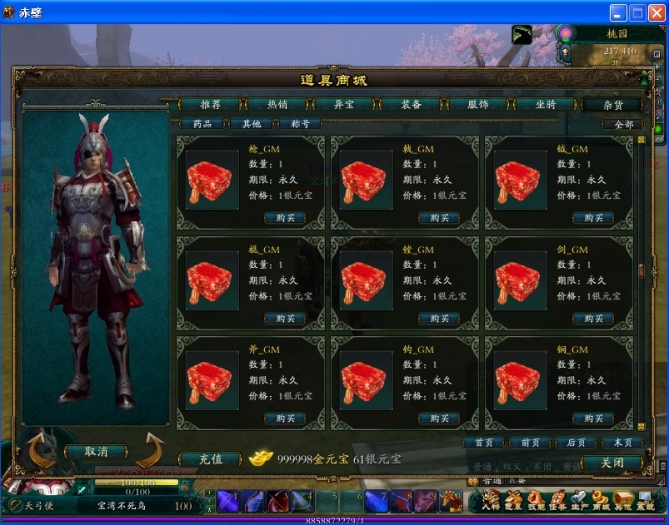
Task: Open the 坐骑 mounts tab
Action: (x=545, y=104)
